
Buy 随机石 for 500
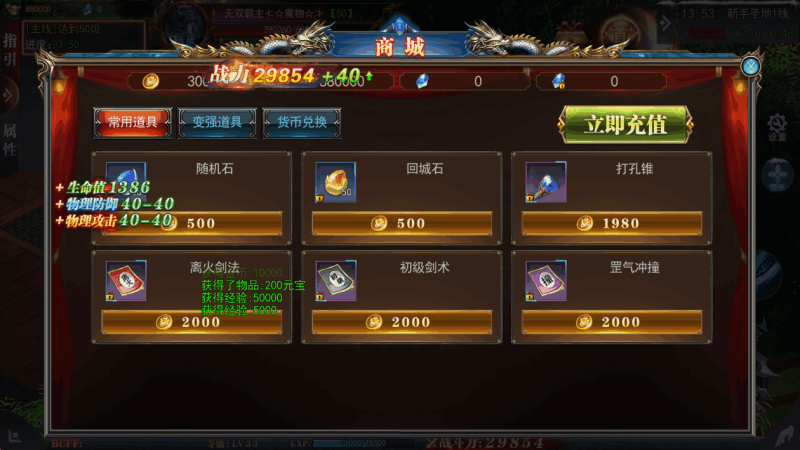pyautogui.click(x=192, y=223)
